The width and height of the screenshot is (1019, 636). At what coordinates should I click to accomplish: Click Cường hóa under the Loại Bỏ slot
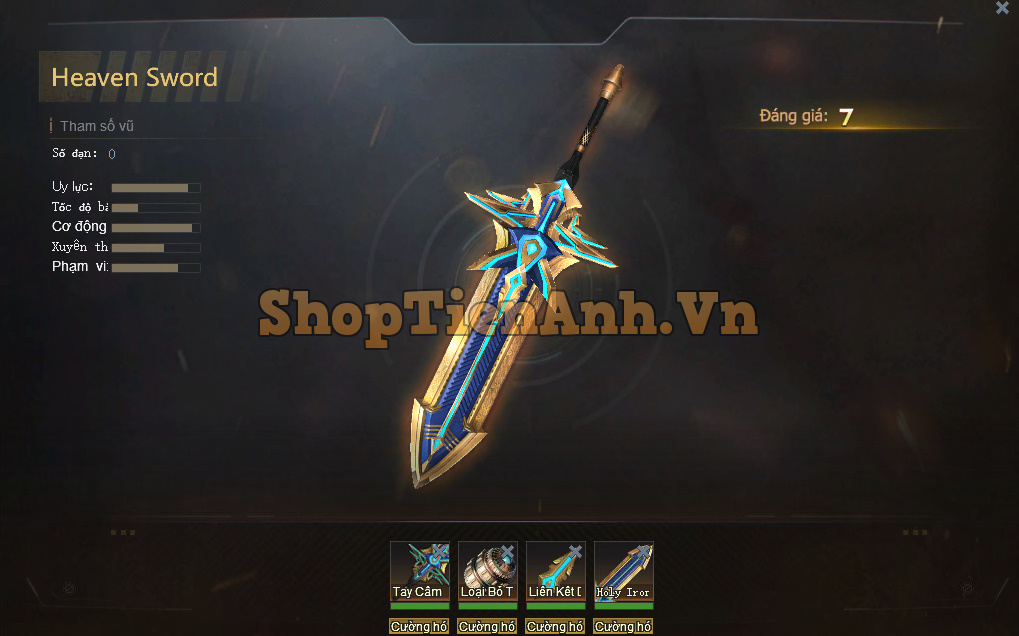click(x=487, y=627)
